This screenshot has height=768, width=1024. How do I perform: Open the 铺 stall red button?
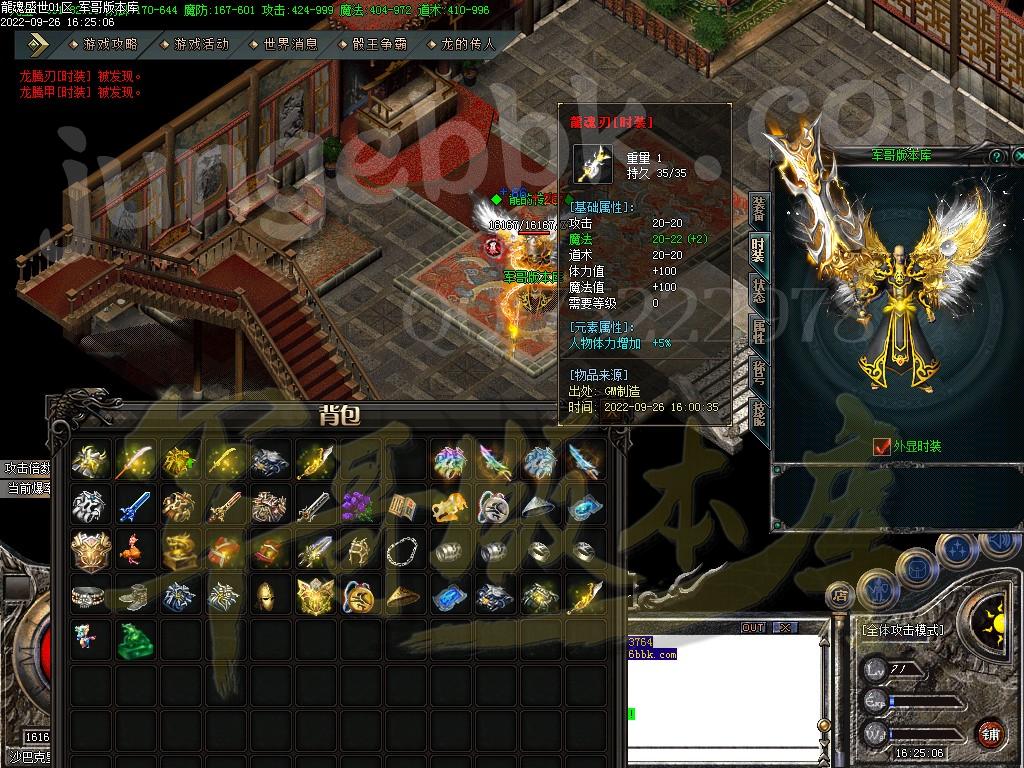tap(990, 733)
